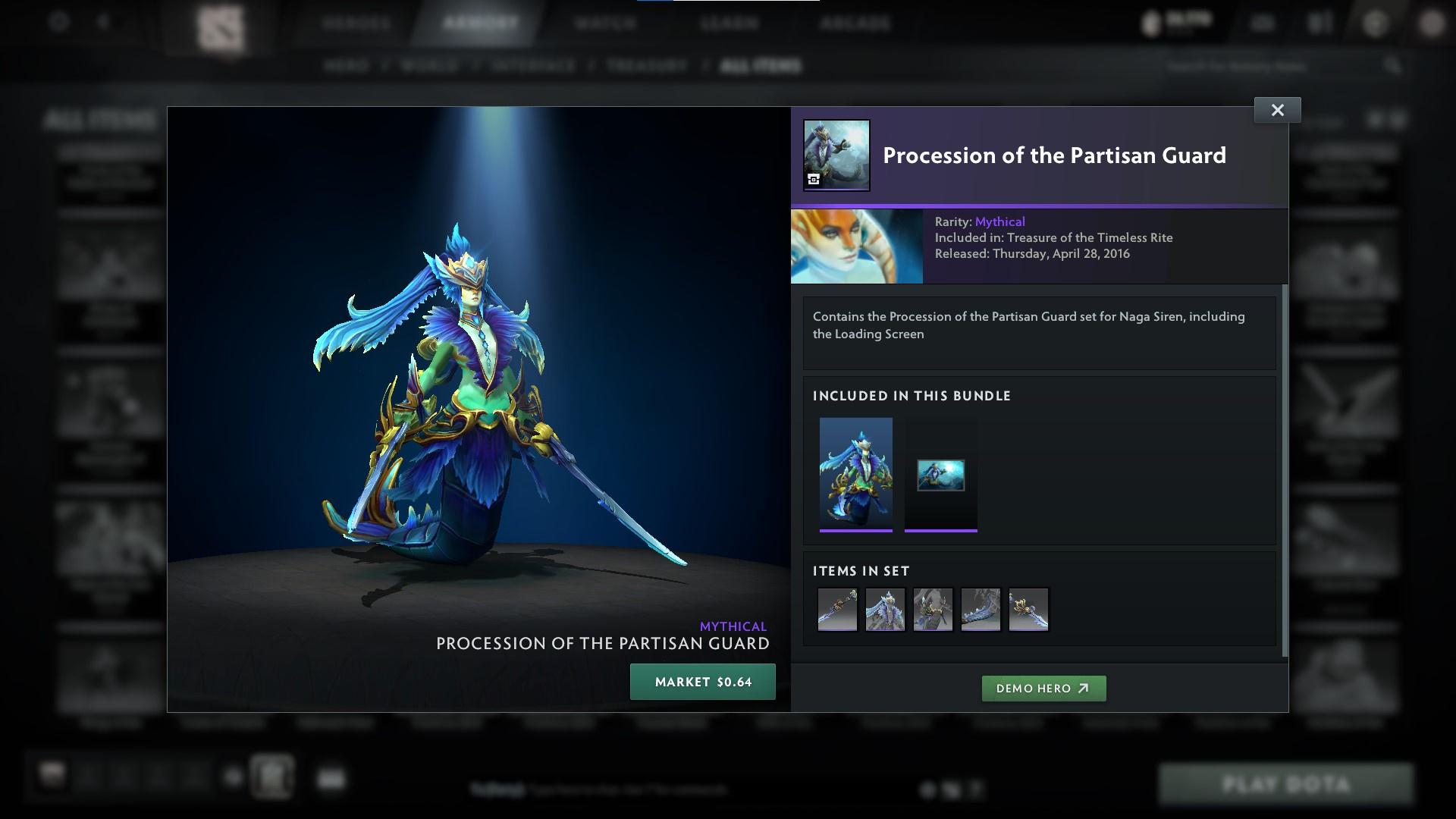Open the TREASURY section
This screenshot has width=1456, height=819.
645,66
